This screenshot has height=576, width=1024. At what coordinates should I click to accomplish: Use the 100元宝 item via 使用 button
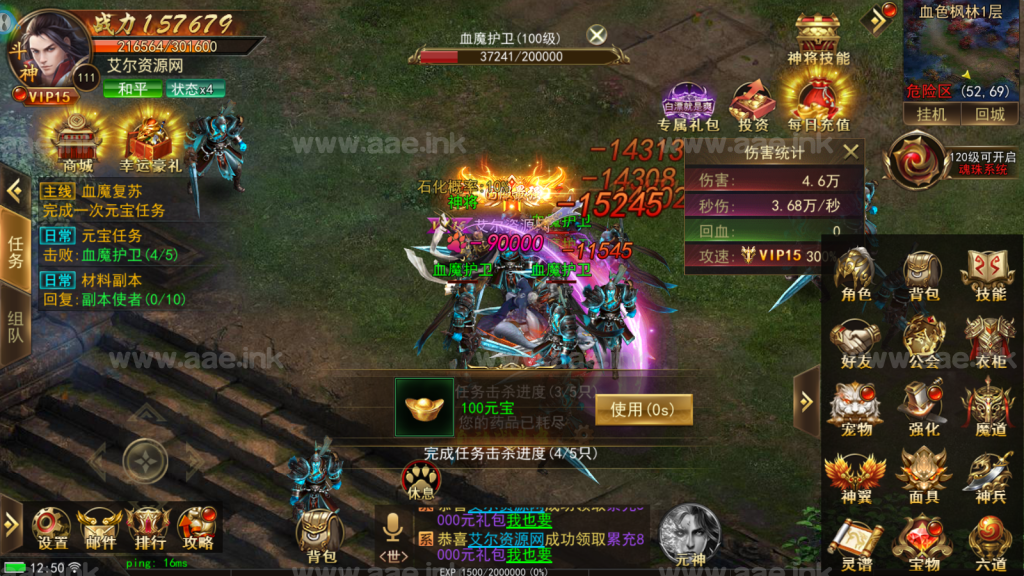(643, 408)
